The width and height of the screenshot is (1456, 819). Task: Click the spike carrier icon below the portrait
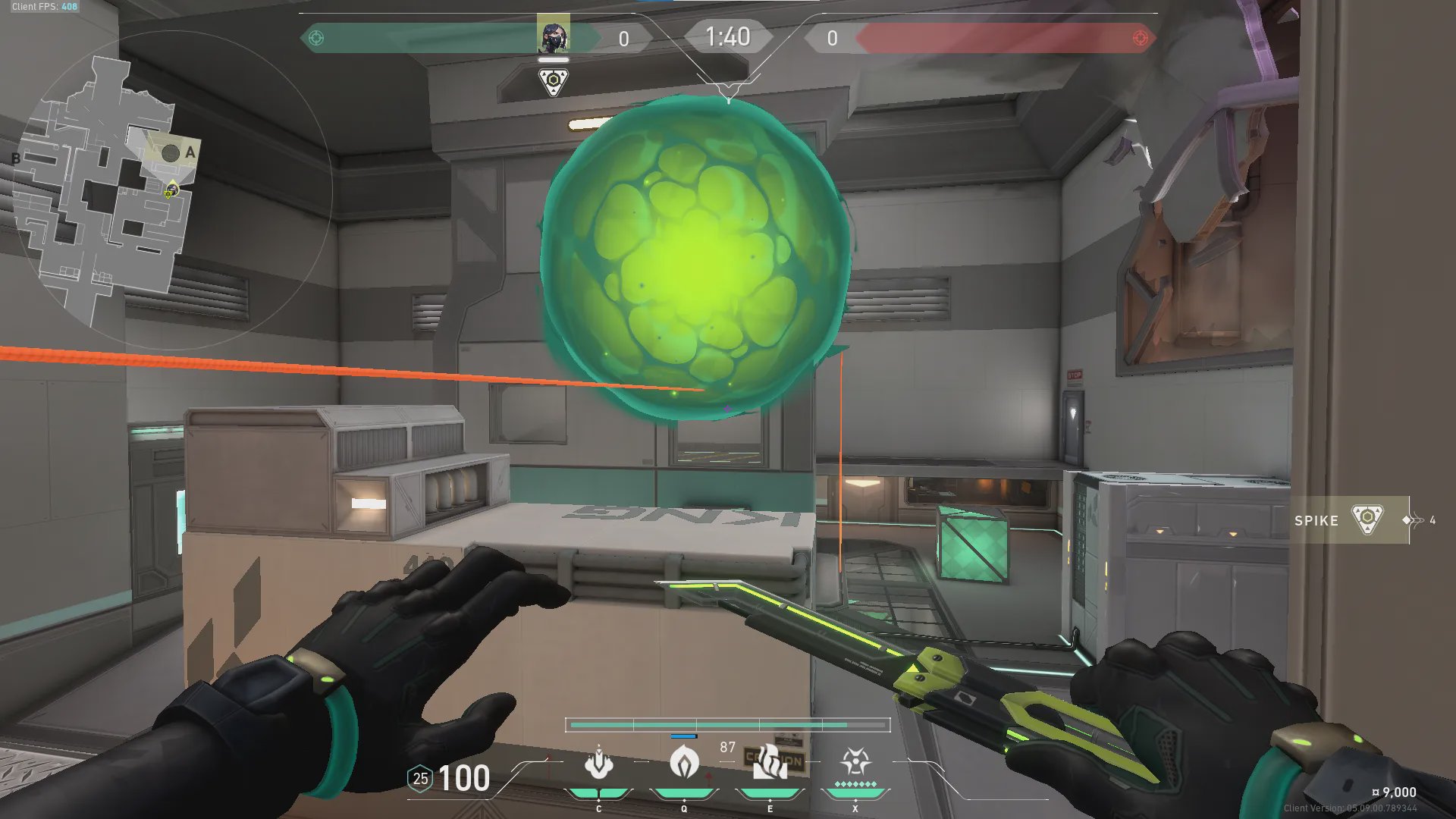(554, 81)
